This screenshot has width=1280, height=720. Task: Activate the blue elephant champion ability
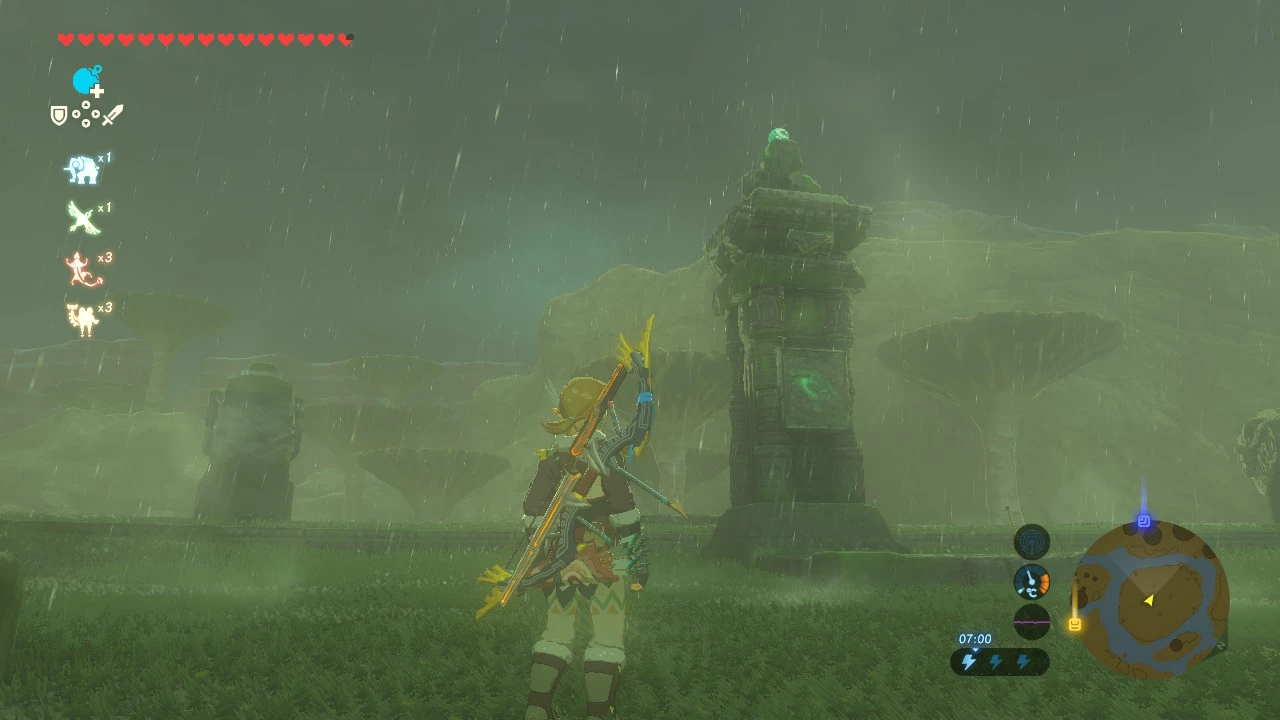(x=82, y=170)
